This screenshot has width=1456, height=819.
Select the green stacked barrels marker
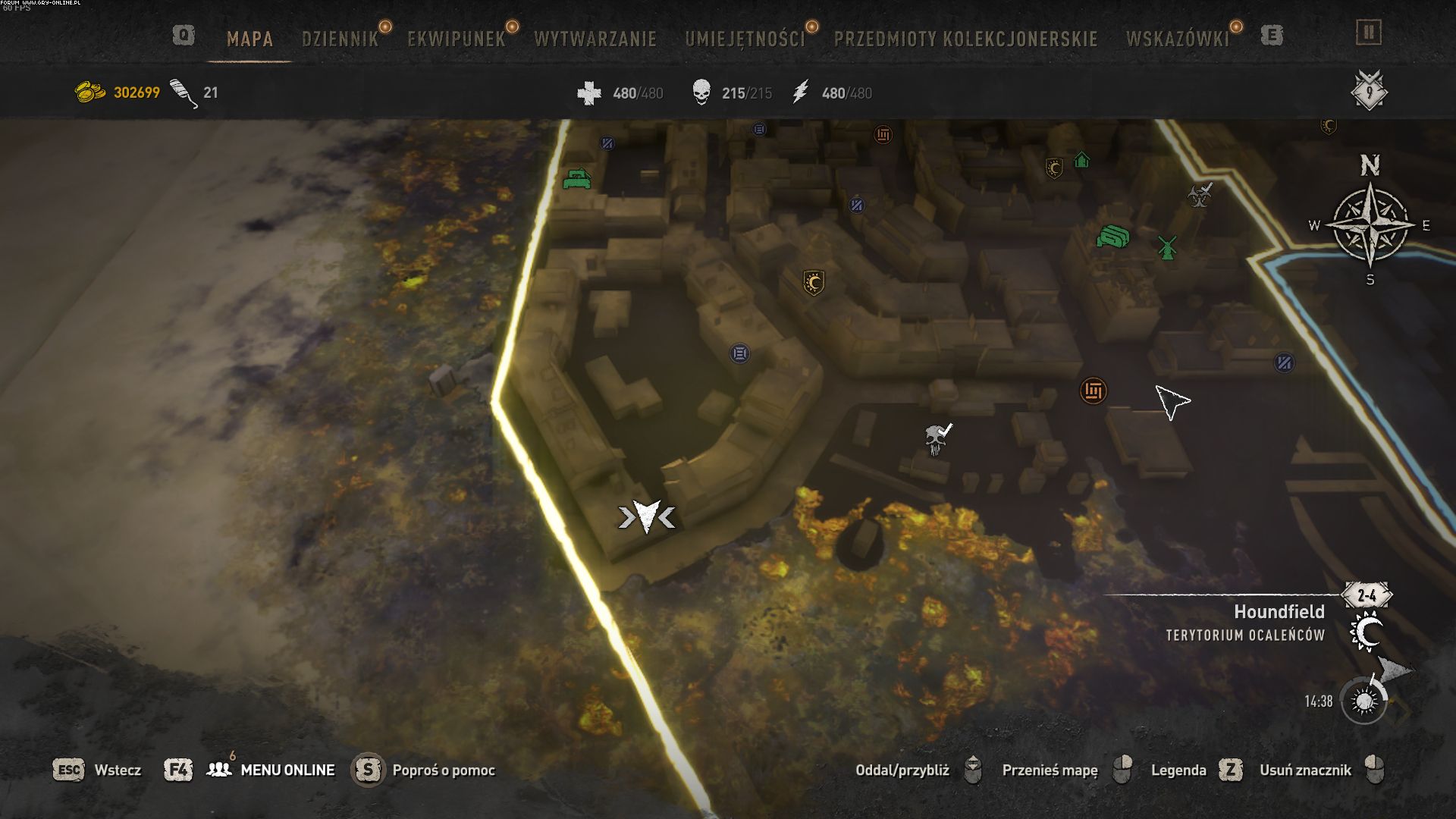1112,237
